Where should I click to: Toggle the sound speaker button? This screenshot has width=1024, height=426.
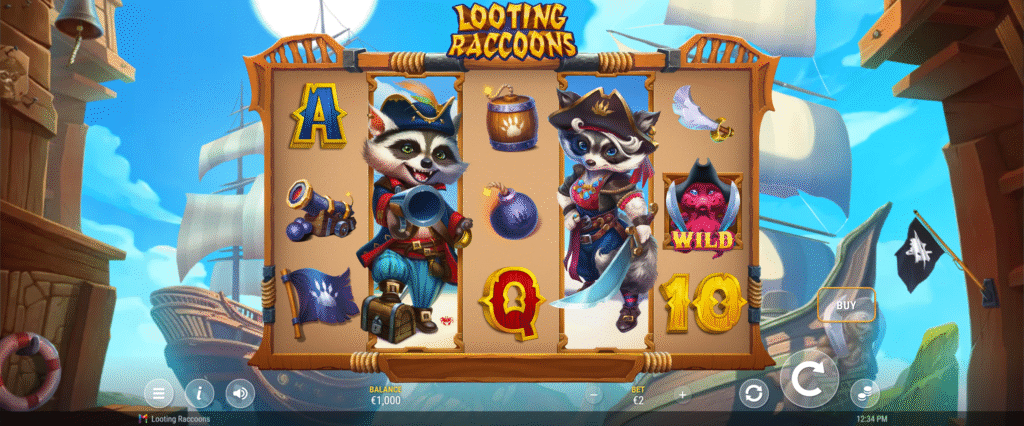[x=240, y=392]
